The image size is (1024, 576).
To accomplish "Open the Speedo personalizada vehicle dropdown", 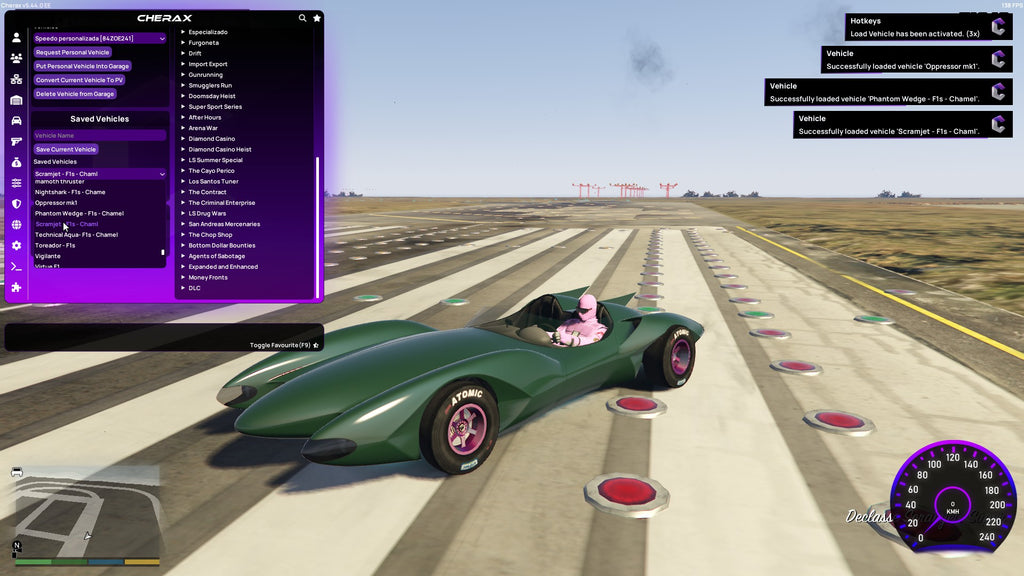I will pyautogui.click(x=99, y=38).
